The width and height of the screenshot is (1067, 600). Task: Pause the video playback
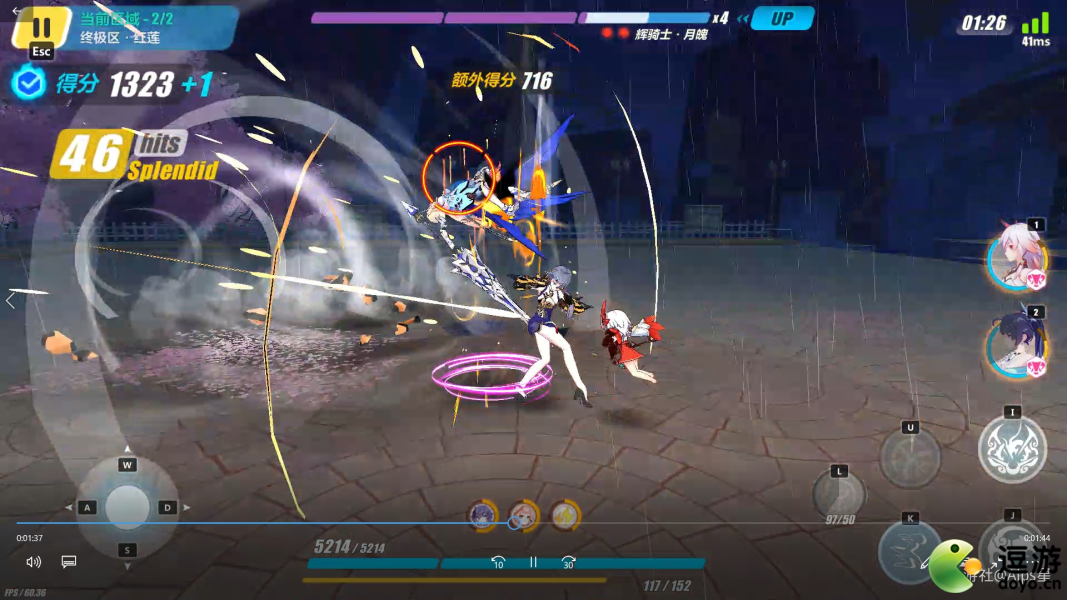point(533,563)
